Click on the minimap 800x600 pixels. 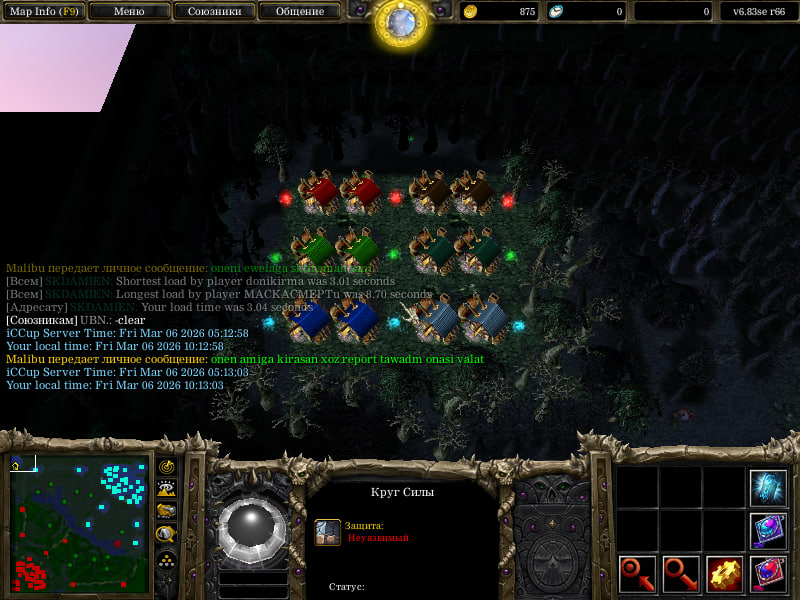[79, 524]
